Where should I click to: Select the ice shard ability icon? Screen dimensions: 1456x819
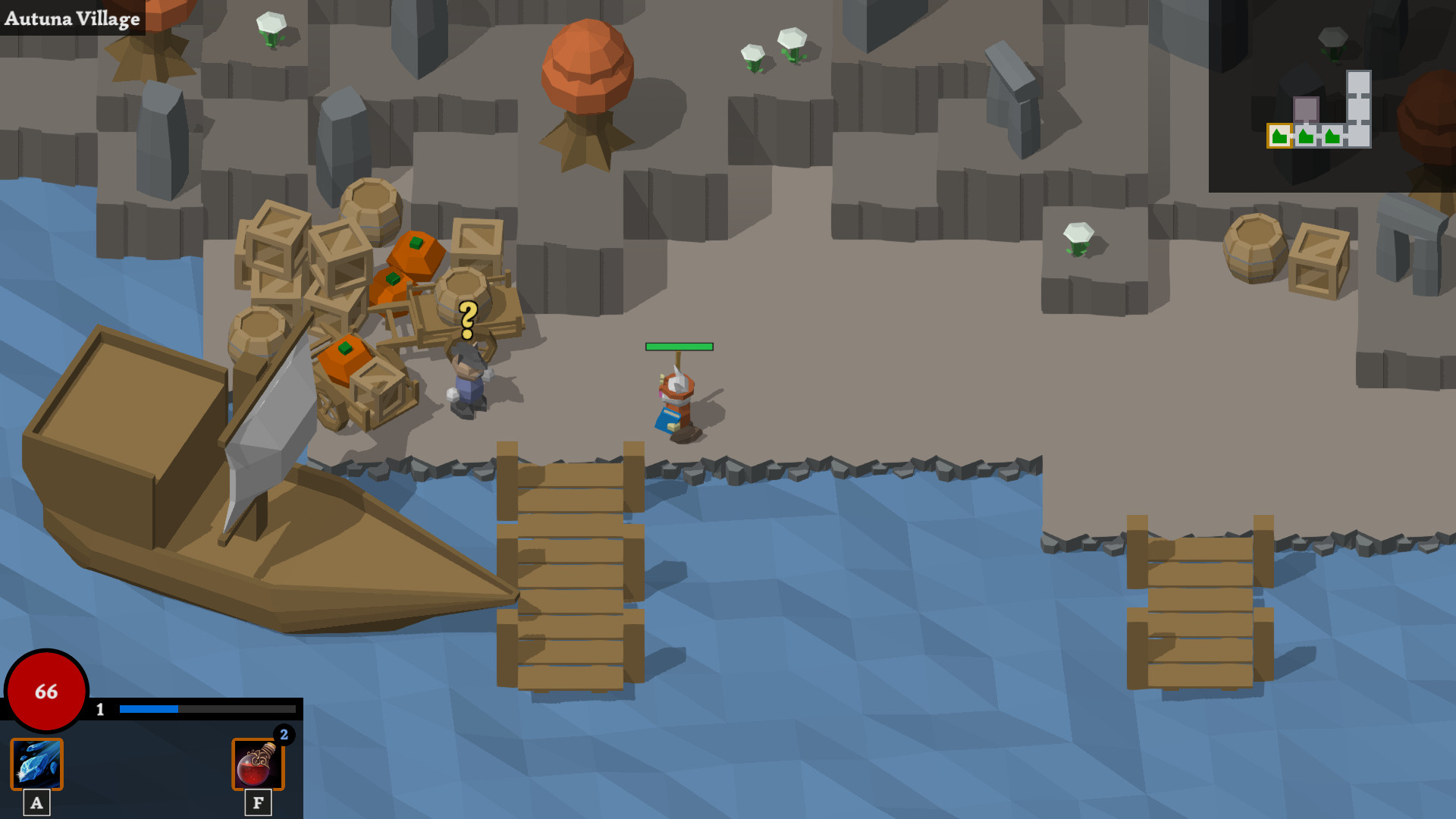(36, 765)
